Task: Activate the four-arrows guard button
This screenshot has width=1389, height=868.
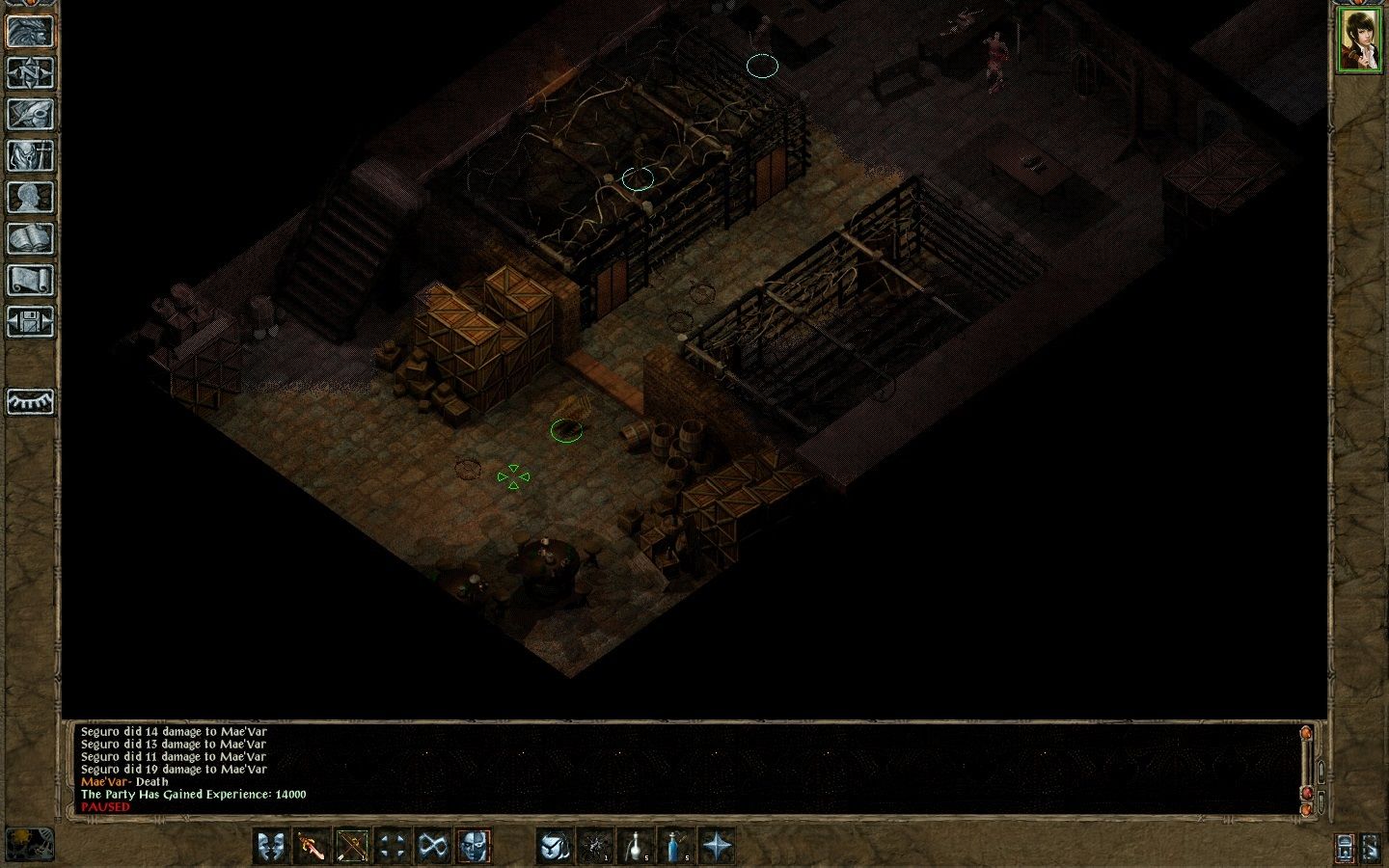Action: click(x=392, y=846)
